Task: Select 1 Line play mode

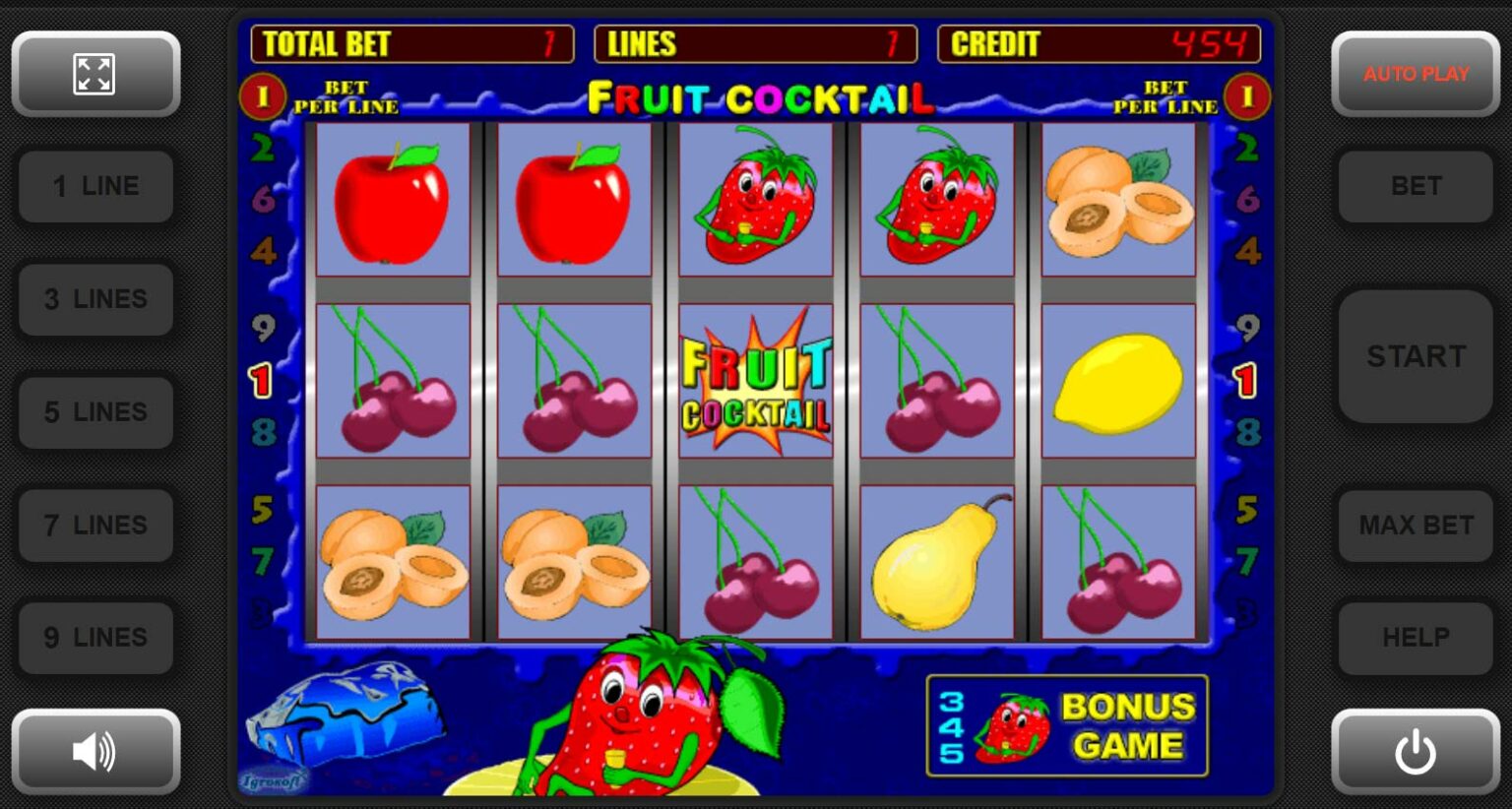Action: tap(94, 186)
